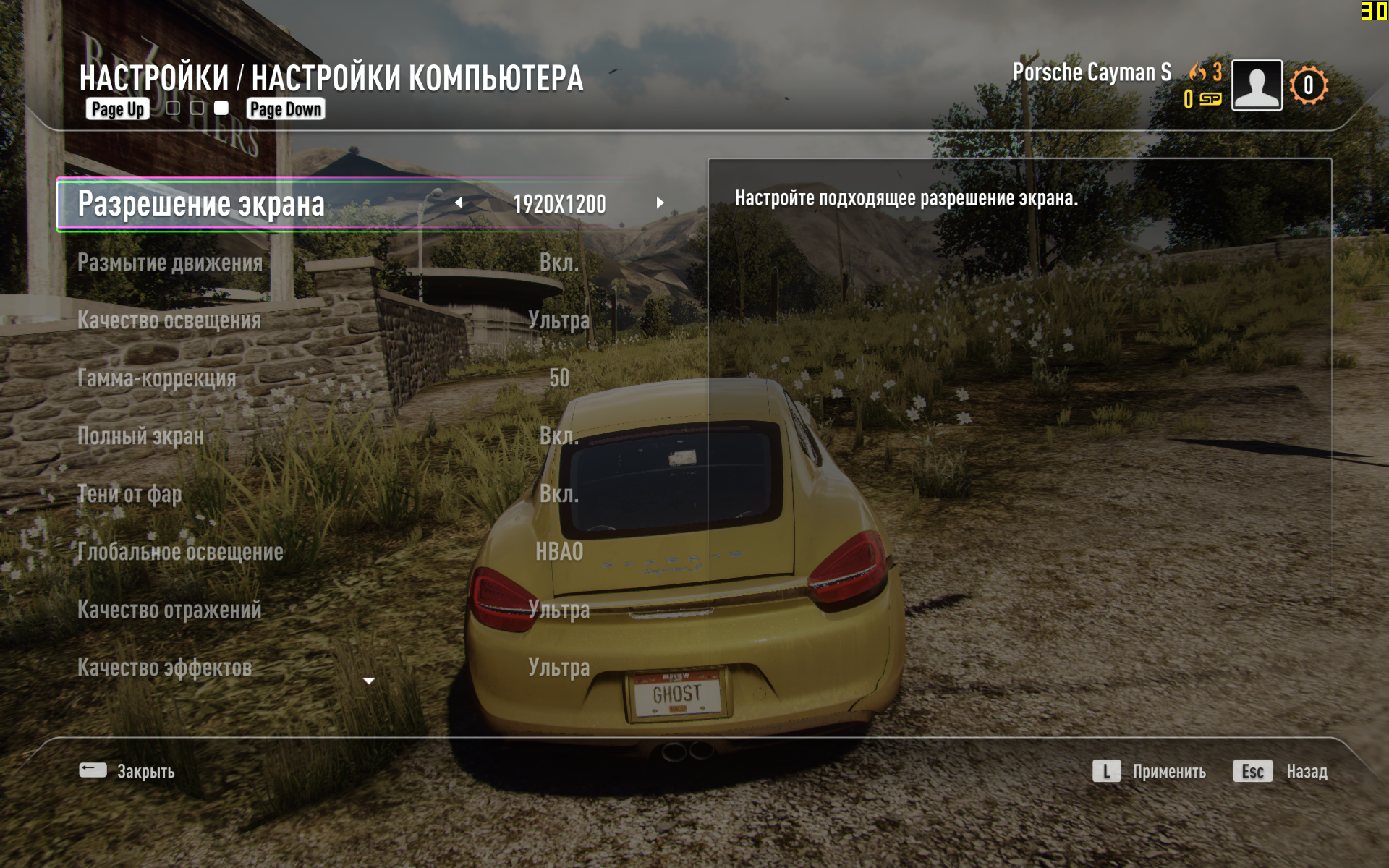
Task: Choose the Качество эффектов setting
Action: tap(165, 668)
